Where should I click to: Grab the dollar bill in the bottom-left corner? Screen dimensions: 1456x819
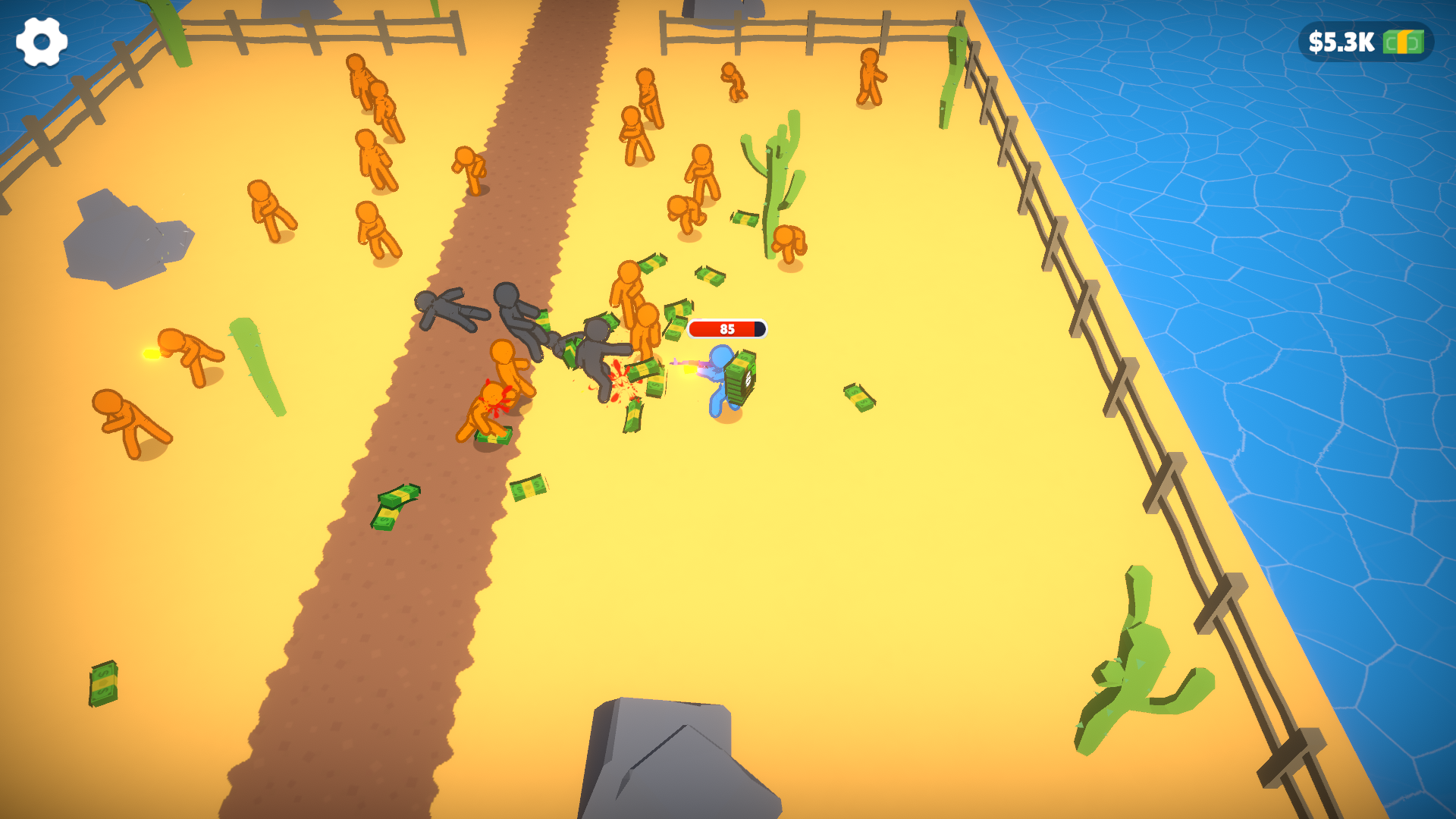[x=103, y=685]
